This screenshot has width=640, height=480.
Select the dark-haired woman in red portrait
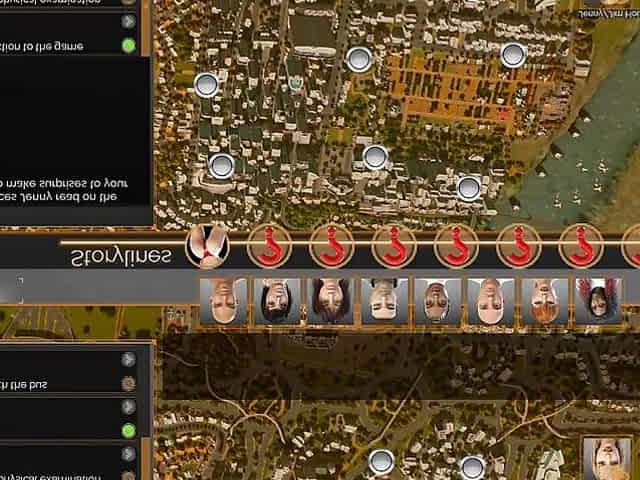(599, 301)
